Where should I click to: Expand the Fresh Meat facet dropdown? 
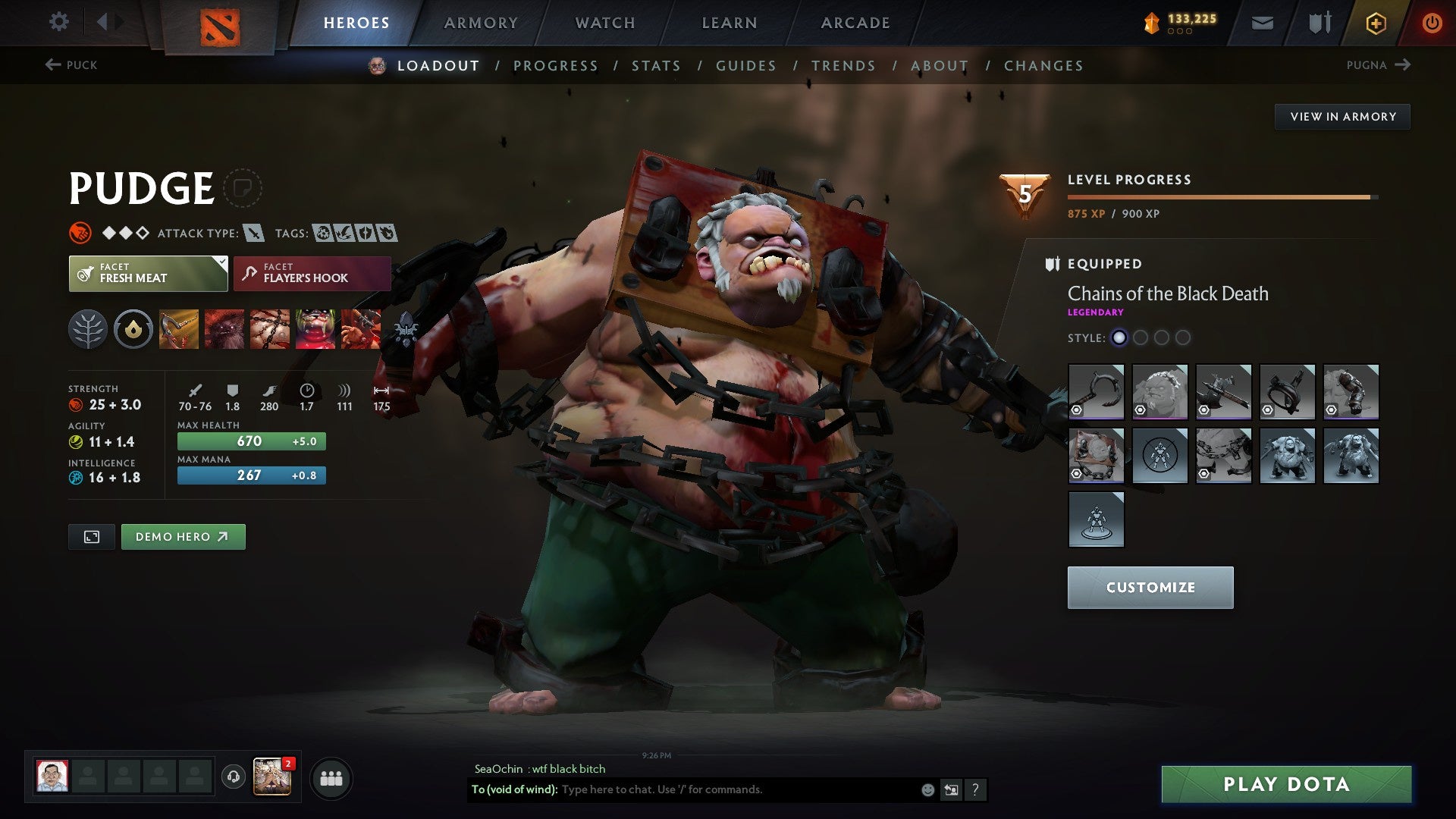tap(221, 265)
